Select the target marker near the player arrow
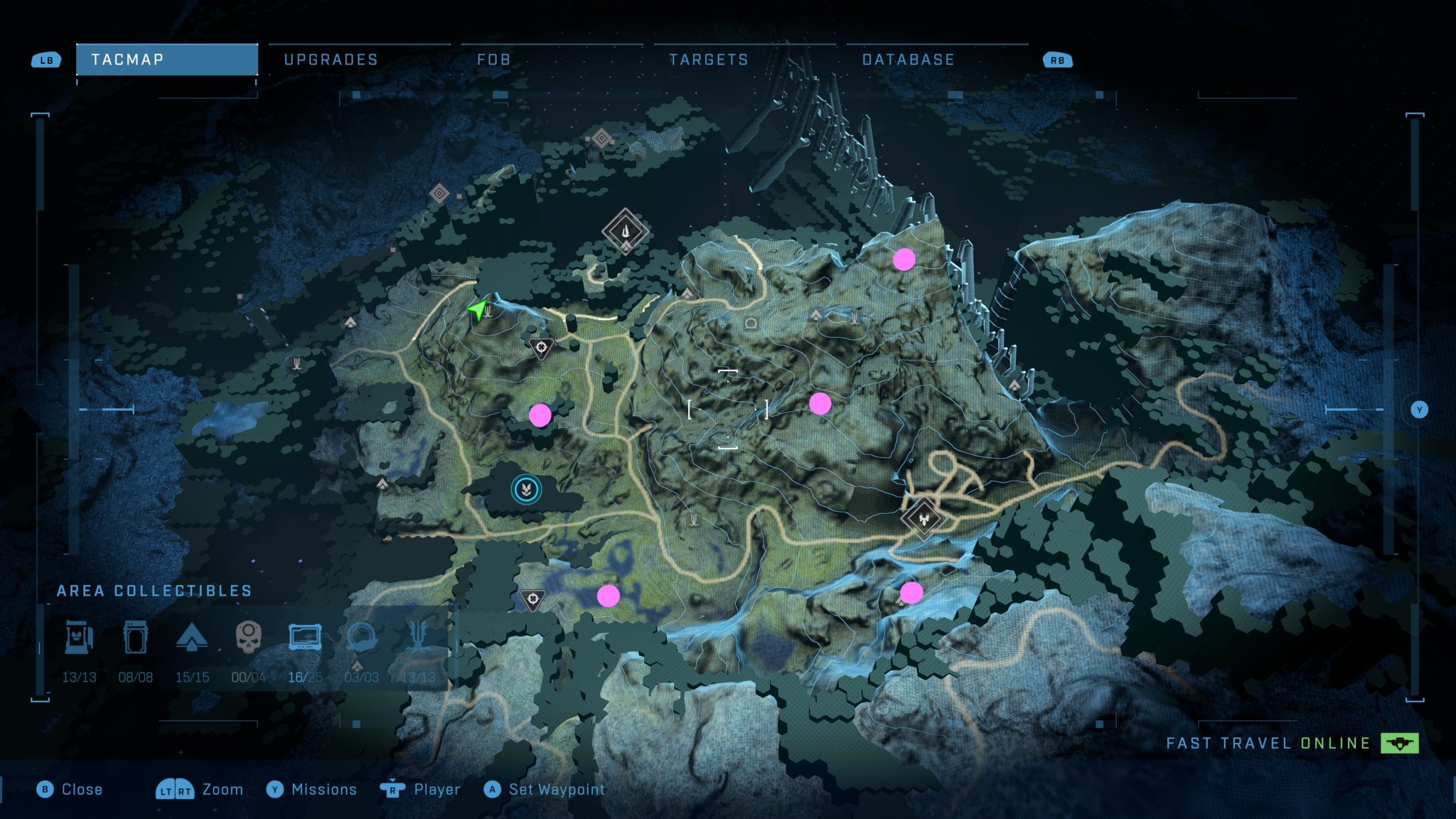Viewport: 1456px width, 819px height. pyautogui.click(x=541, y=348)
